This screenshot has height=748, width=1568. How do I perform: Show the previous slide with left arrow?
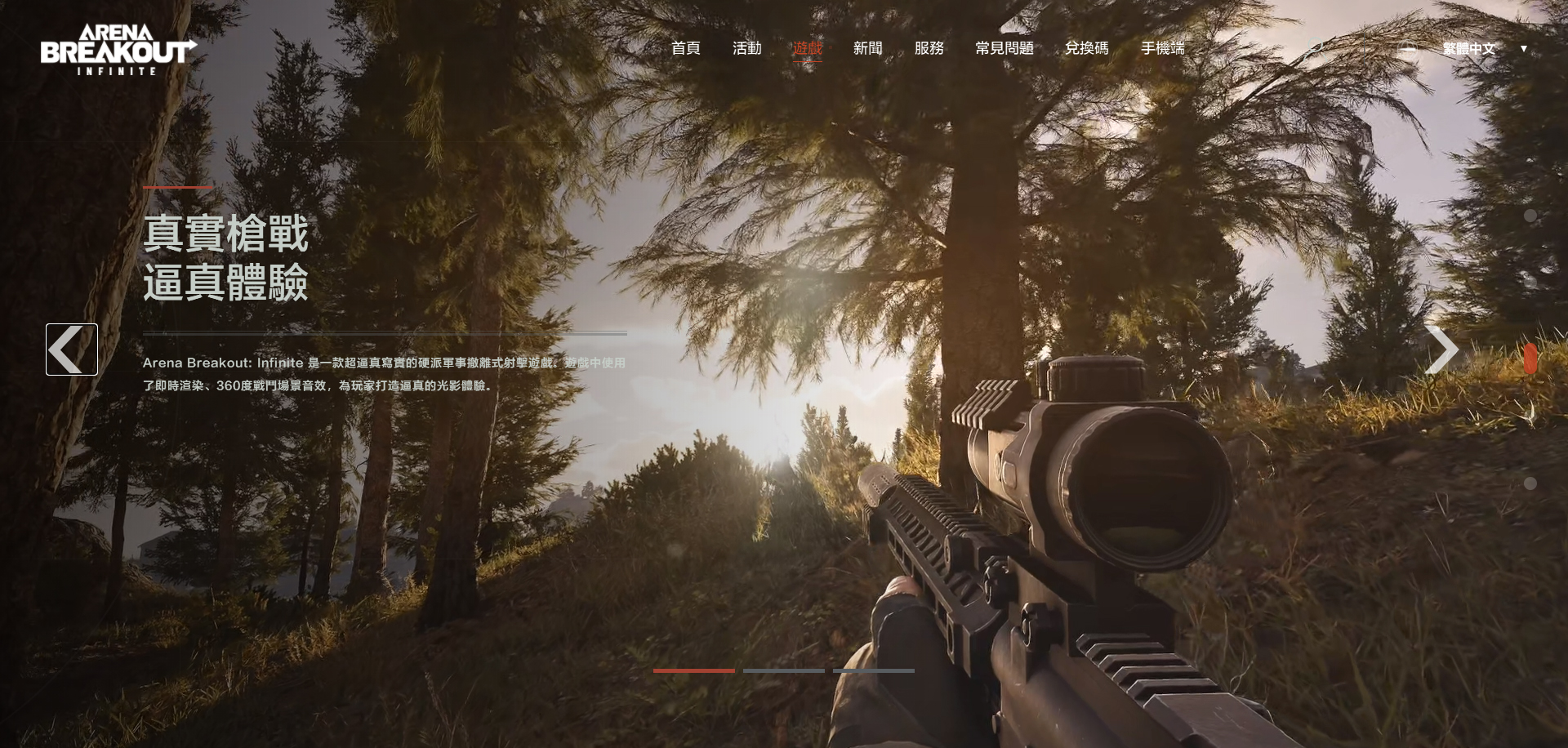point(72,350)
